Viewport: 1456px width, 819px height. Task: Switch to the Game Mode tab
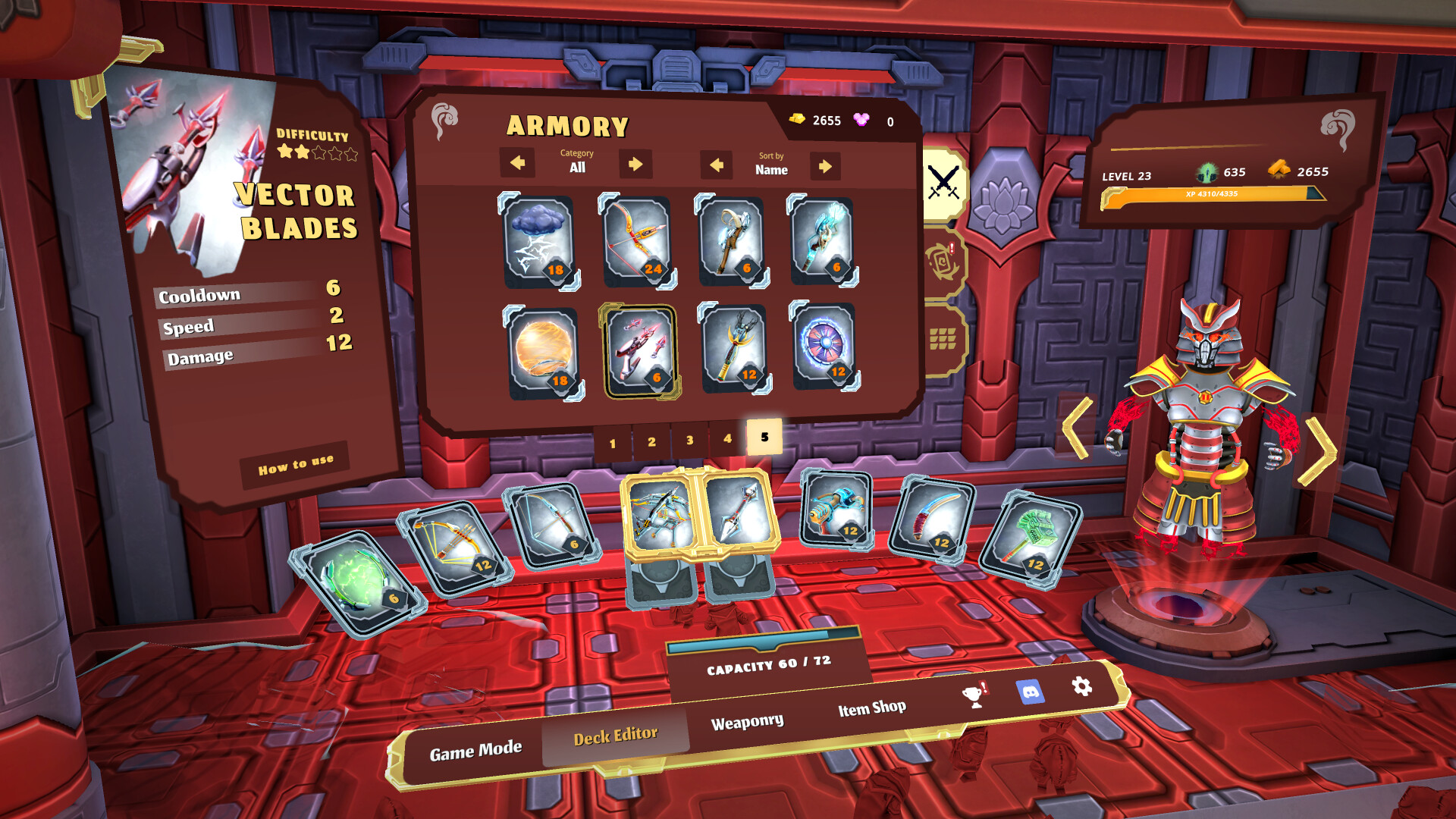[475, 747]
